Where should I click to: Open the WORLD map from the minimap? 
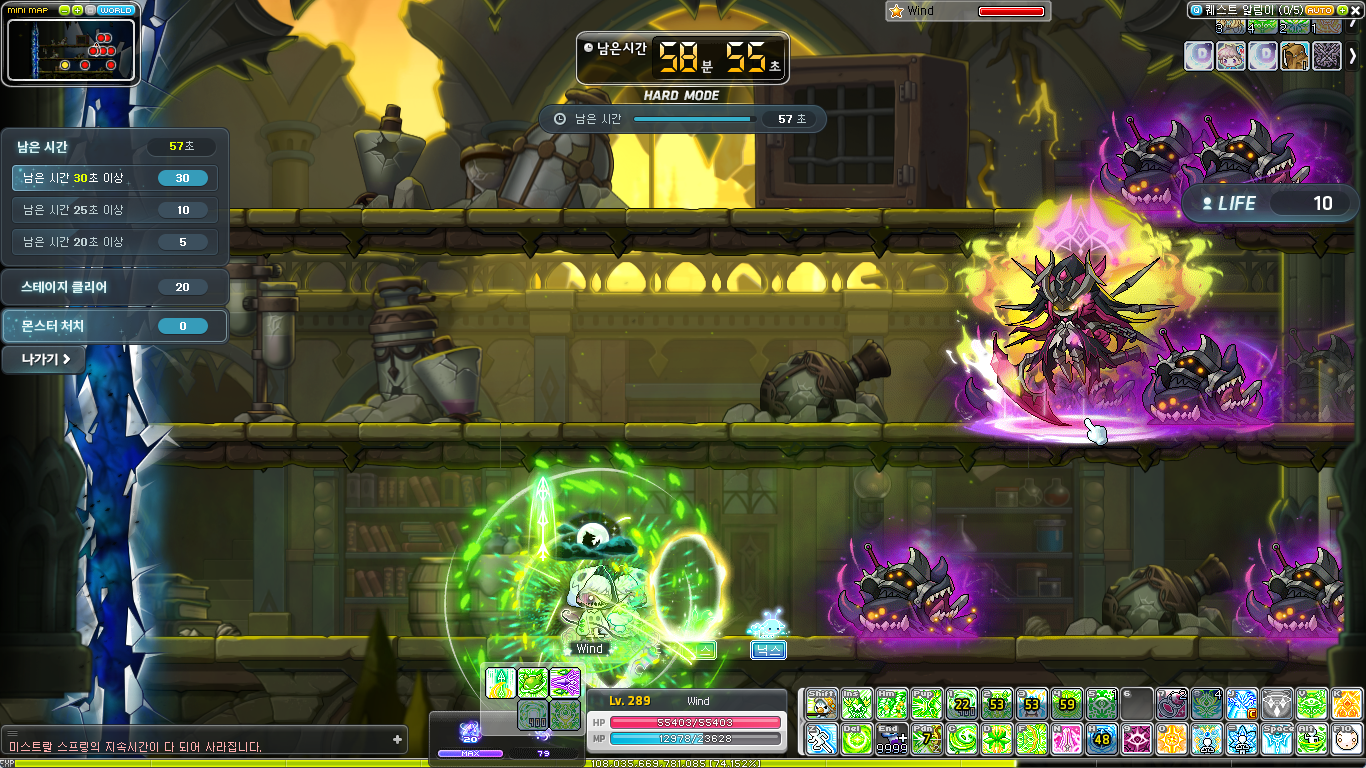(117, 10)
